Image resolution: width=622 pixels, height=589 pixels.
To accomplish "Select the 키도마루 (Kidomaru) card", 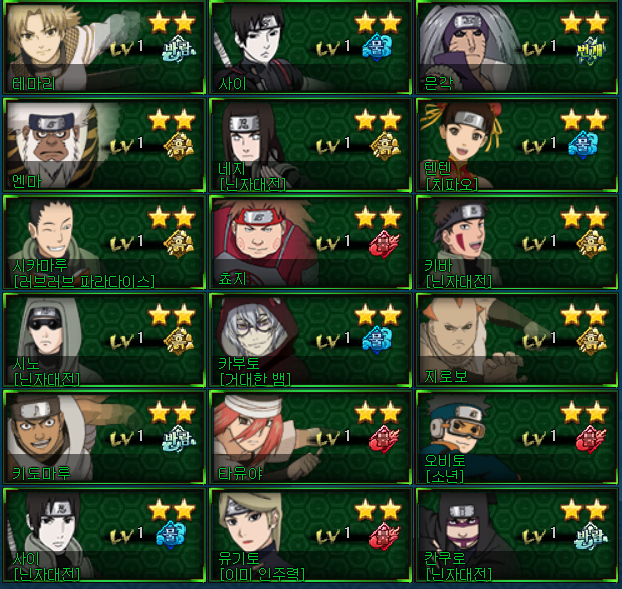I will (x=104, y=438).
